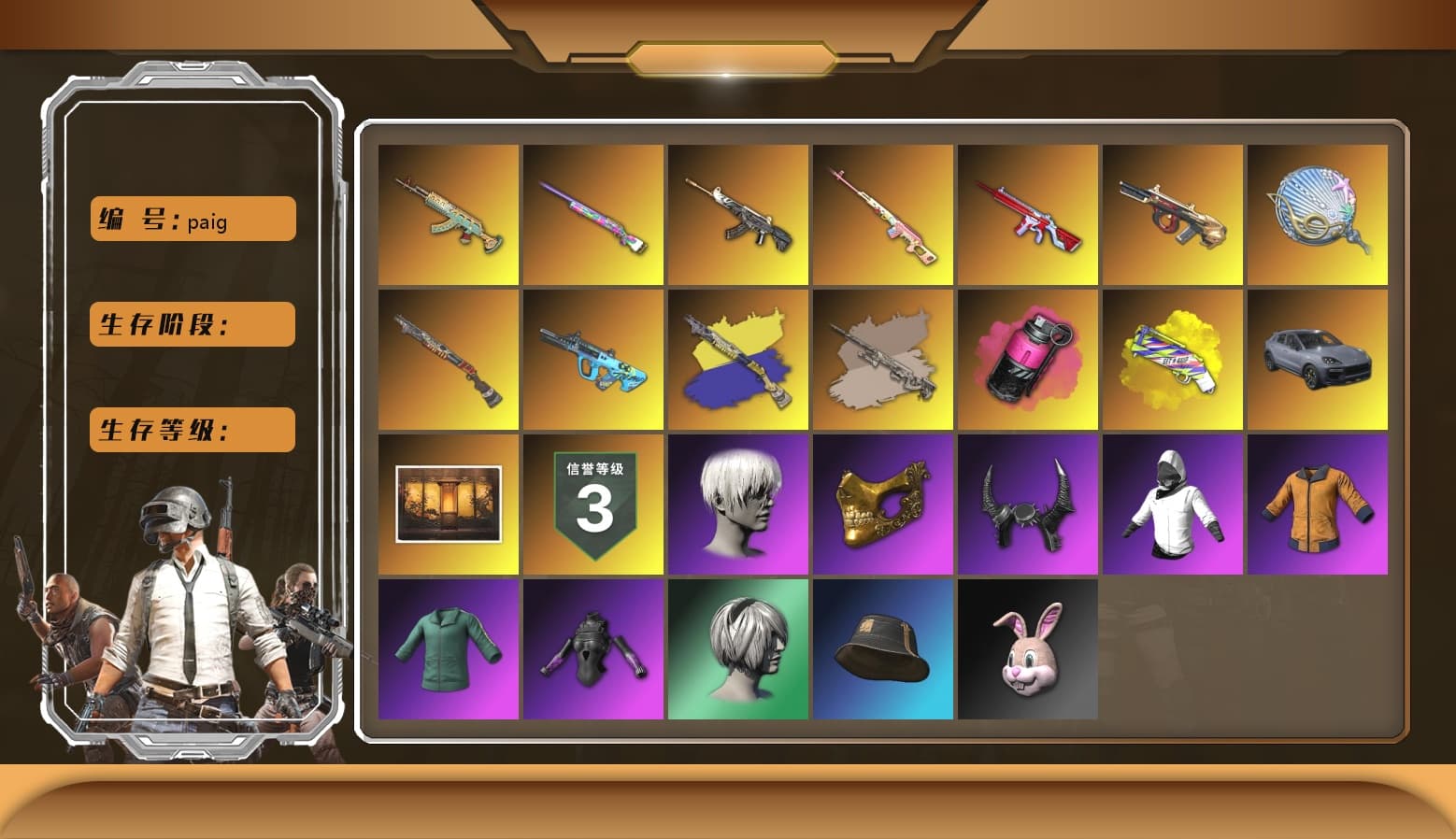Click the golden sawed-off shotgun skin

click(x=1173, y=214)
